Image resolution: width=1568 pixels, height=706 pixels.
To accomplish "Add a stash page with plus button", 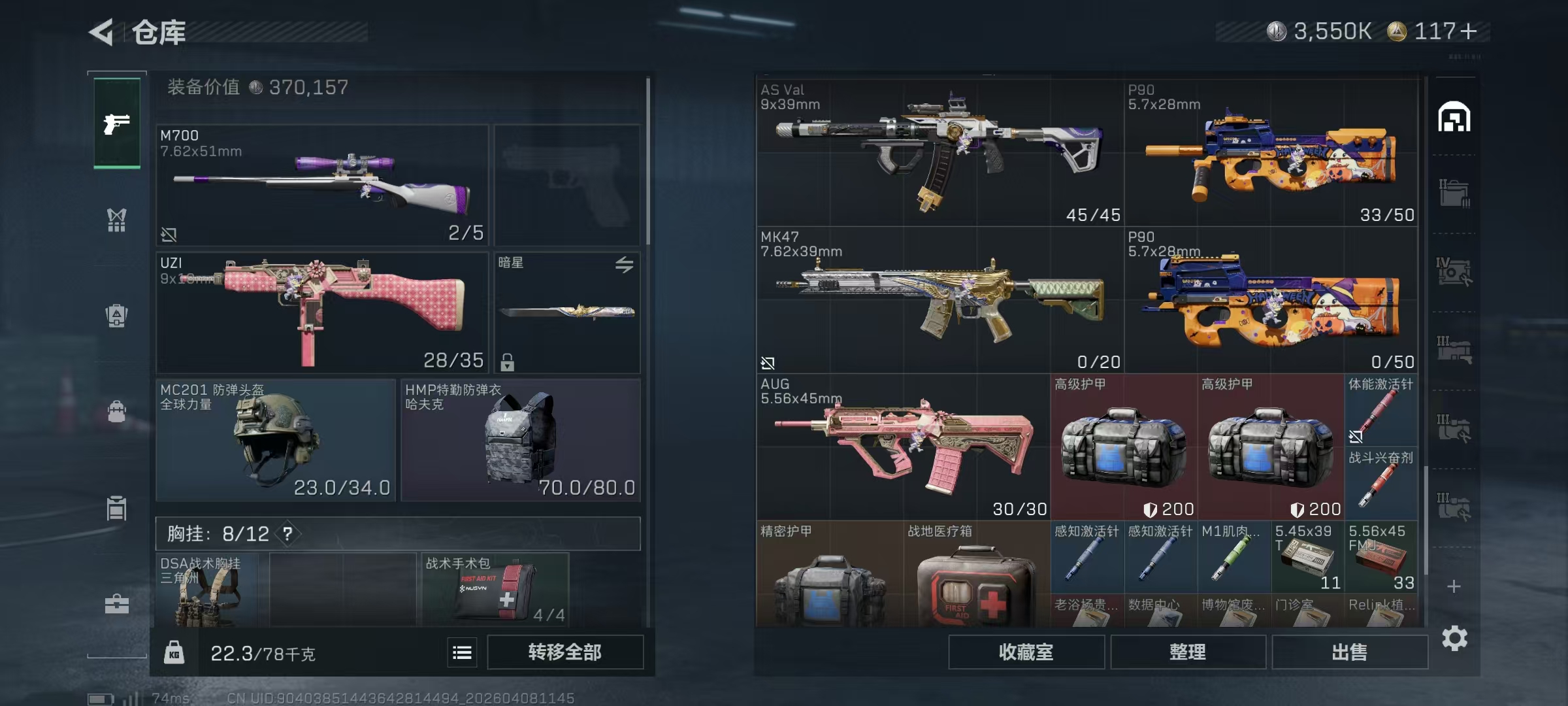I will (x=1454, y=586).
